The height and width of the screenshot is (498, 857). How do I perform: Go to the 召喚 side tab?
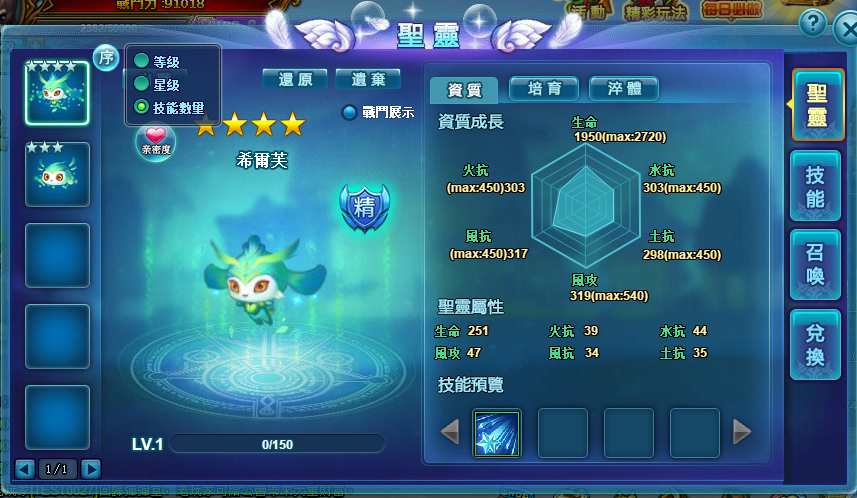tap(815, 264)
